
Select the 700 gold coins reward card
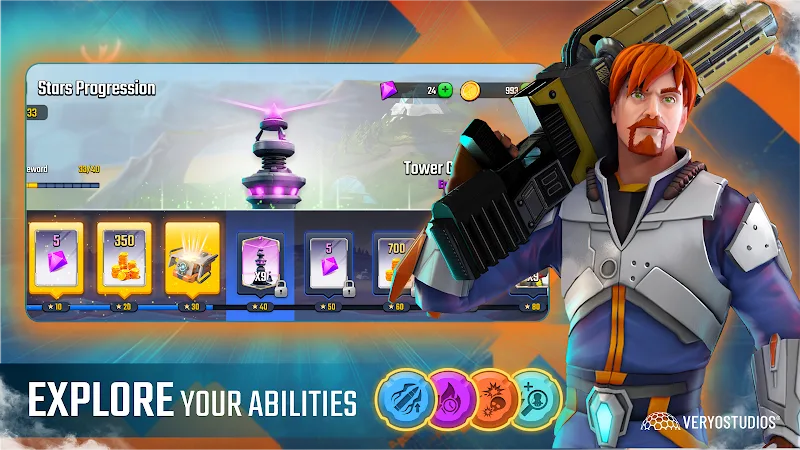point(394,262)
